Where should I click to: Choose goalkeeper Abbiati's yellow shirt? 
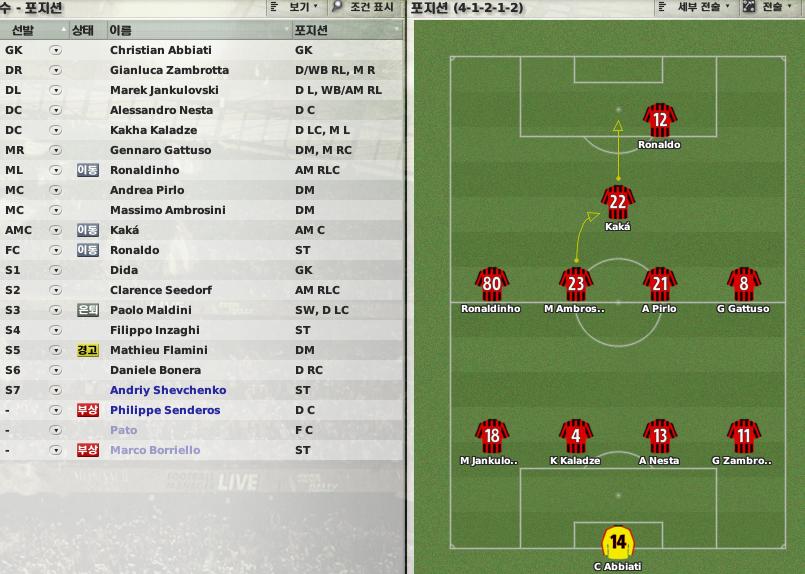[617, 543]
